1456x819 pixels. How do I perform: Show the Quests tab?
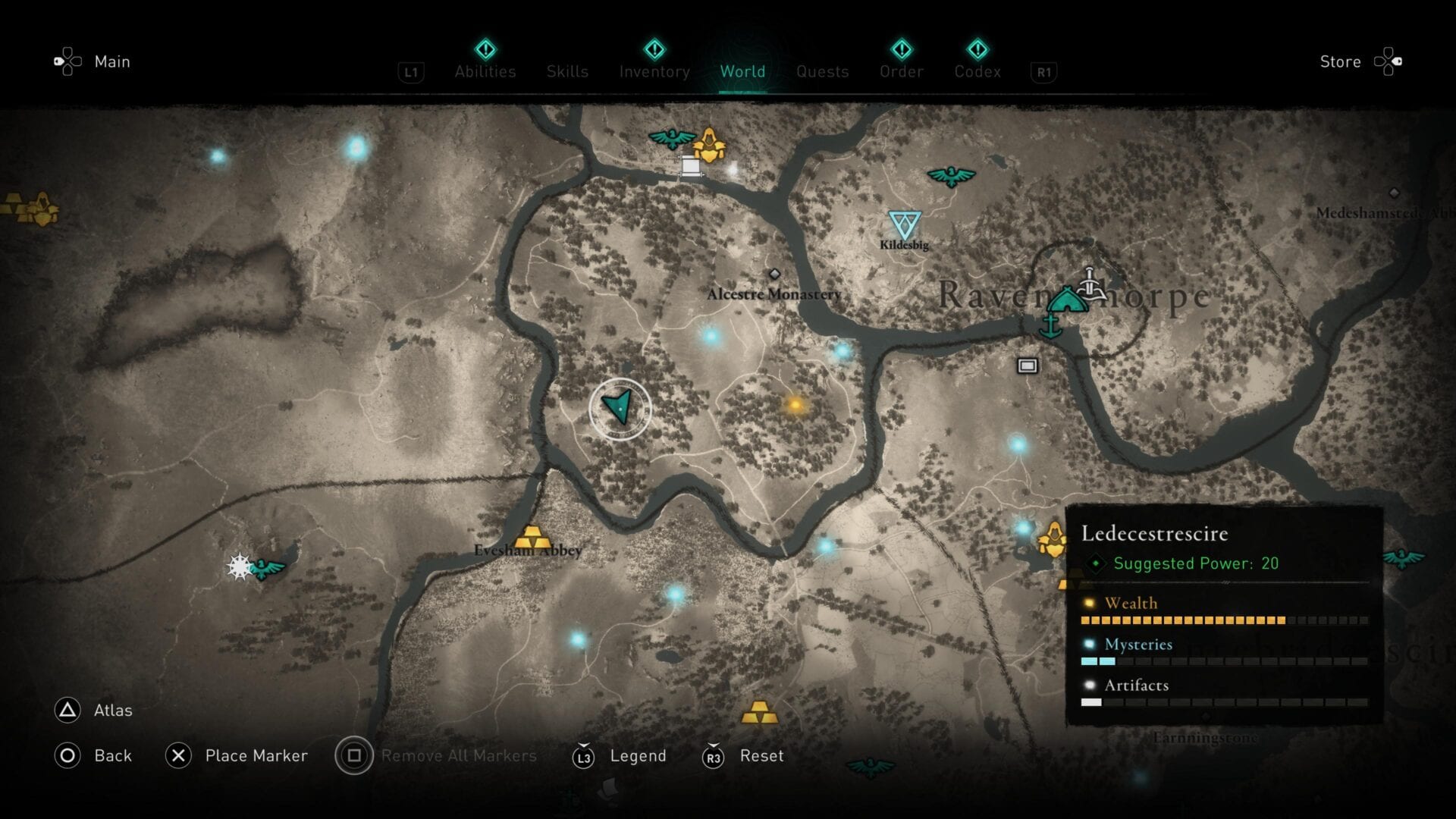[x=822, y=71]
